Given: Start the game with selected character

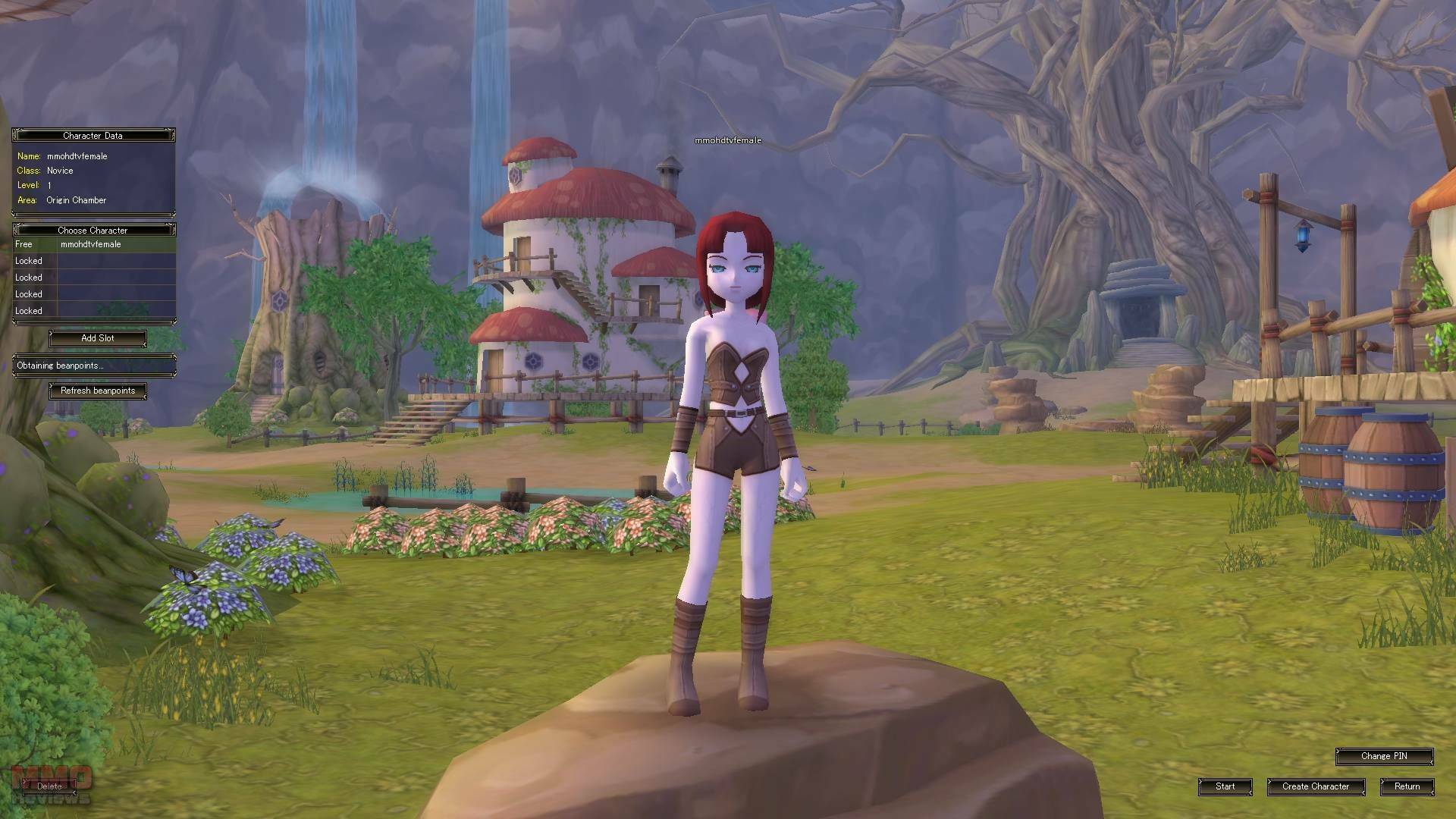Looking at the screenshot, I should point(1225,786).
